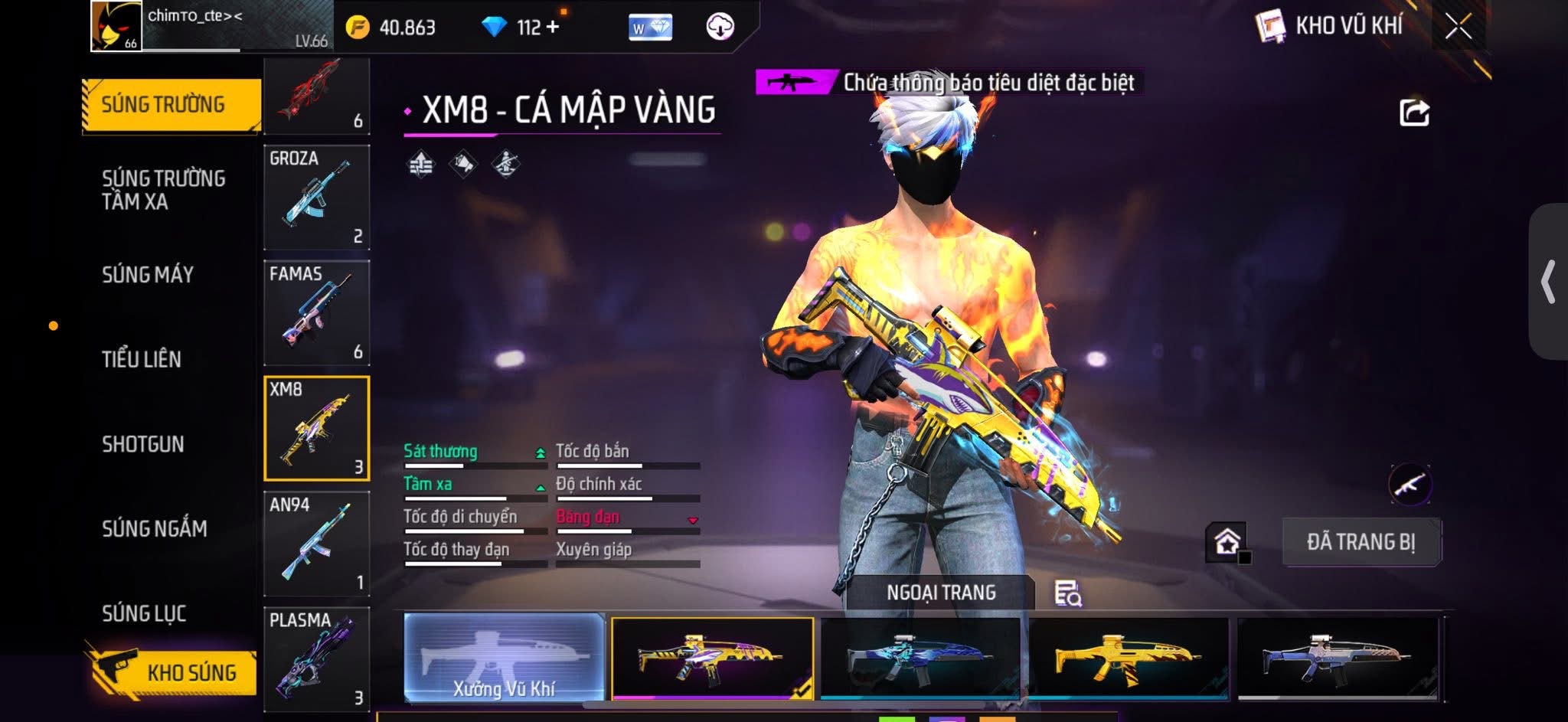Open the skin search icon beside Ngoại Trang
1568x722 pixels.
[1067, 593]
